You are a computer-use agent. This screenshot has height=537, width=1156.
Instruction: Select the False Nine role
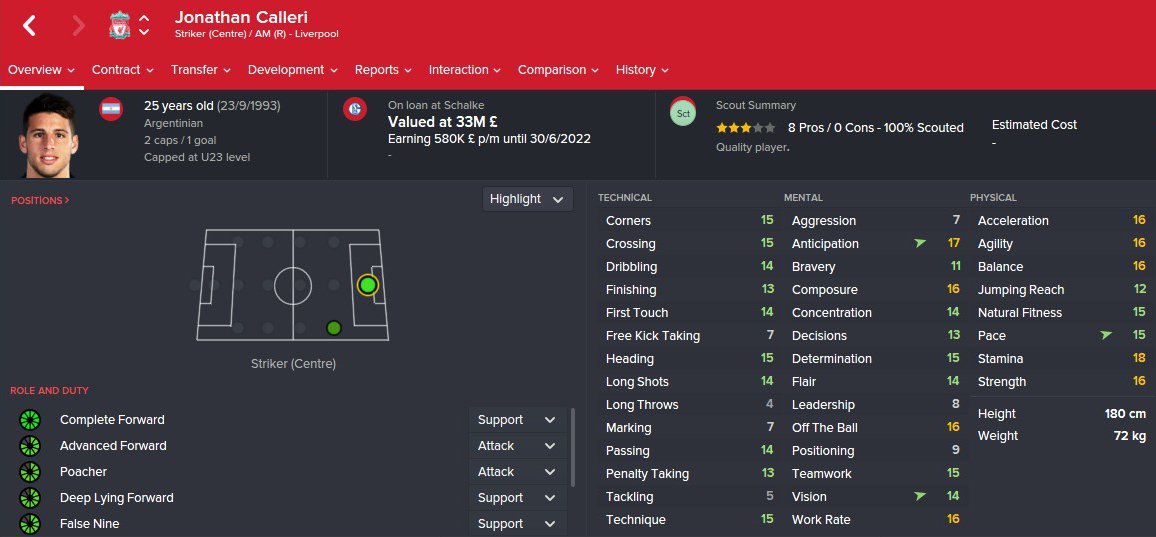89,524
